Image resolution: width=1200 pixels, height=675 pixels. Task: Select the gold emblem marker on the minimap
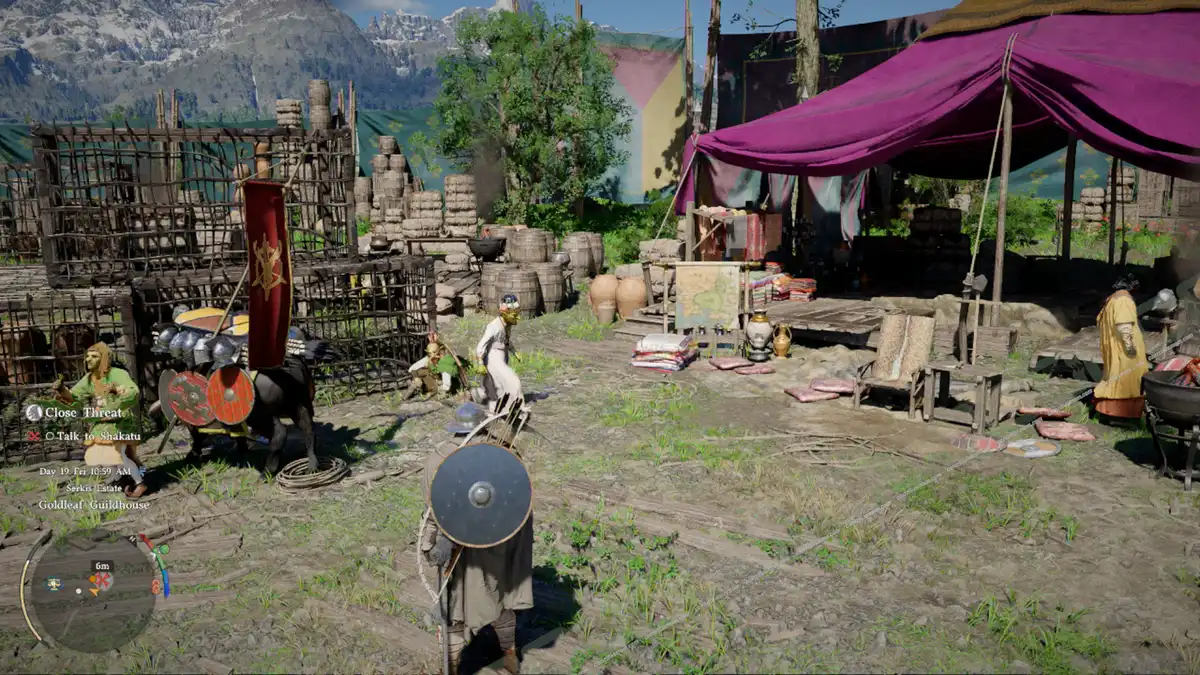coord(52,584)
